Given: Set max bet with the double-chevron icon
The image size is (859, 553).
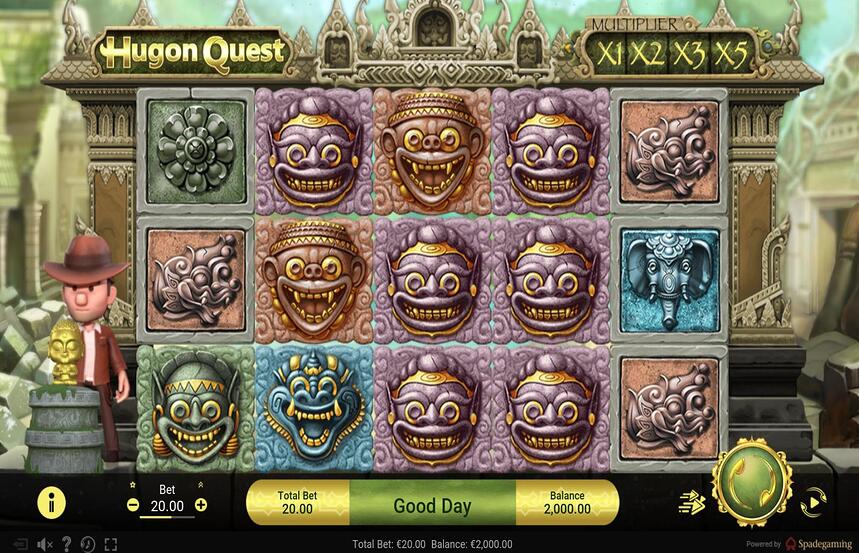Looking at the screenshot, I should pyautogui.click(x=201, y=485).
